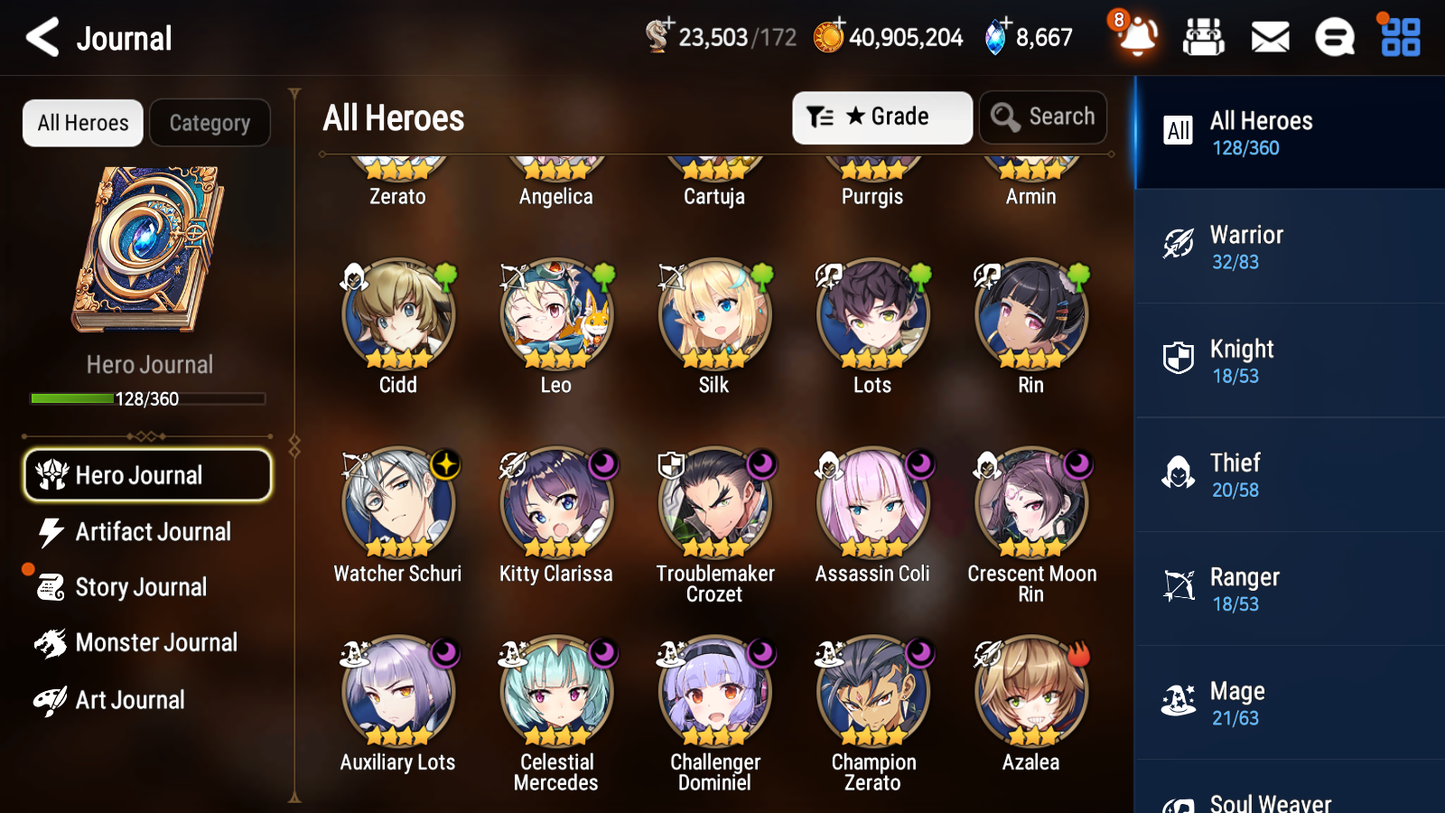Image resolution: width=1445 pixels, height=813 pixels.
Task: Open the Artifact Journal
Action: pyautogui.click(x=150, y=532)
